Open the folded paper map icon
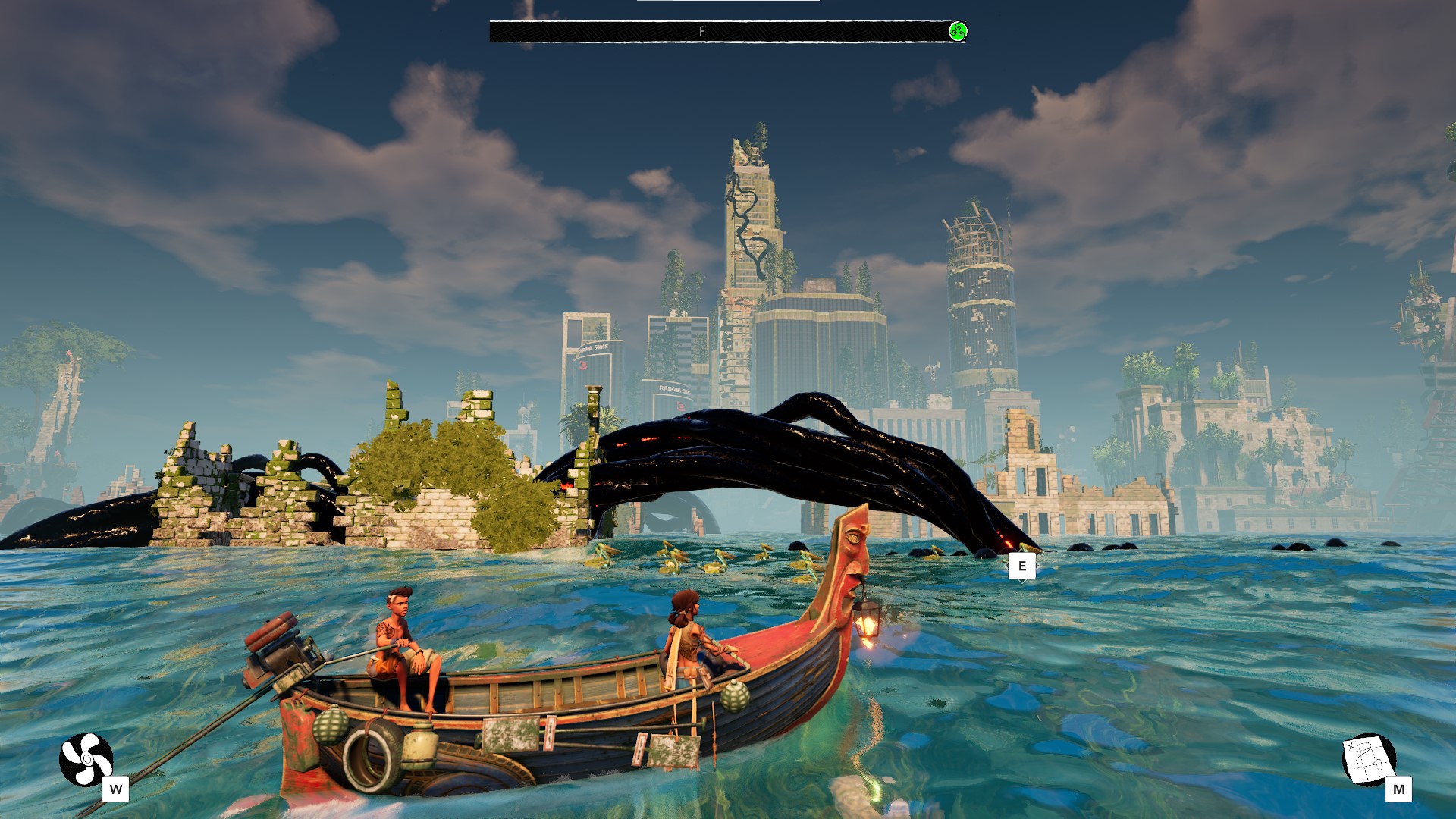The height and width of the screenshot is (819, 1456). [1368, 758]
